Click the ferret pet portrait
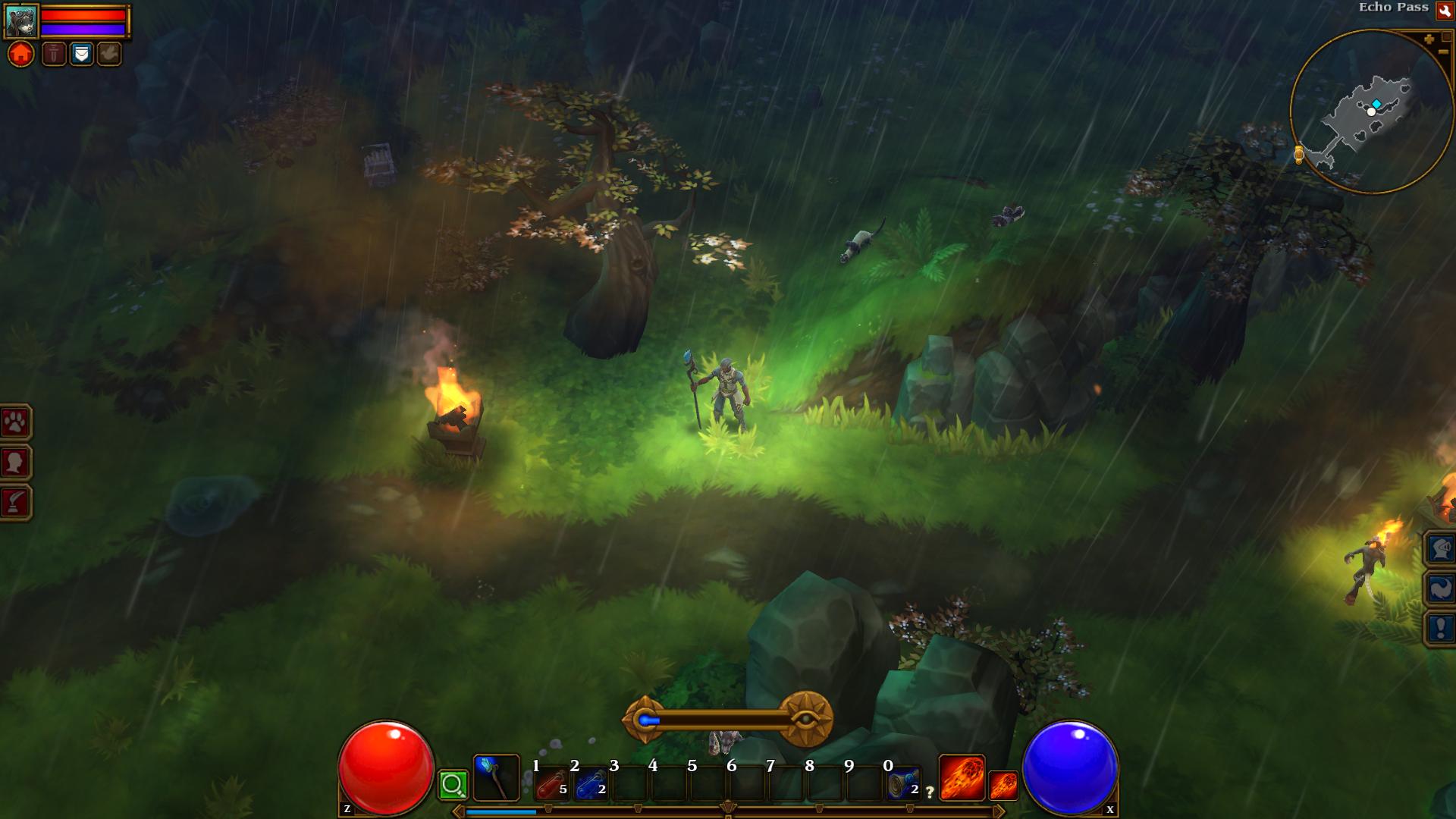 (x=21, y=21)
